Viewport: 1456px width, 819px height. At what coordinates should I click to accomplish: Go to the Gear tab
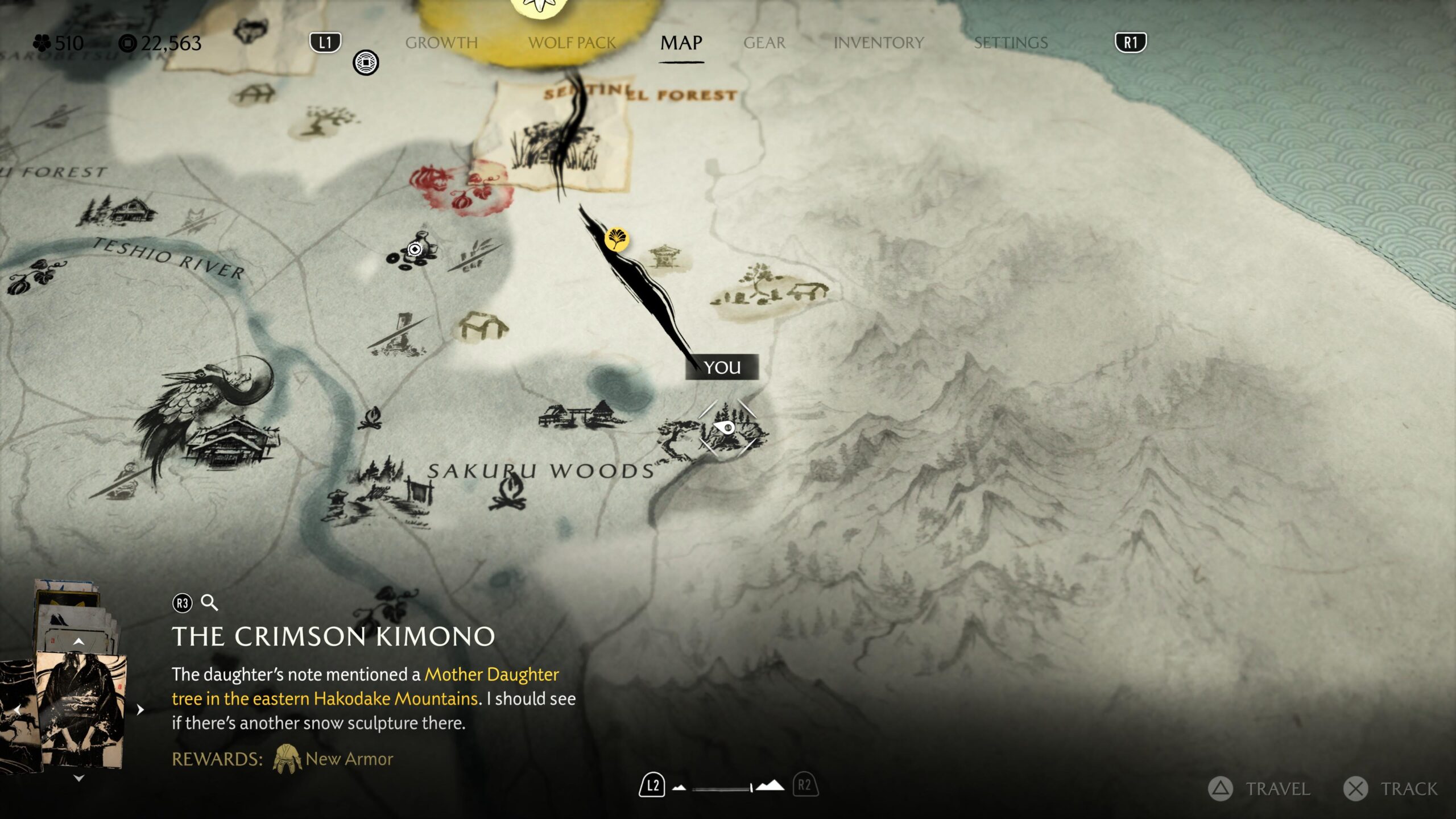[x=764, y=43]
